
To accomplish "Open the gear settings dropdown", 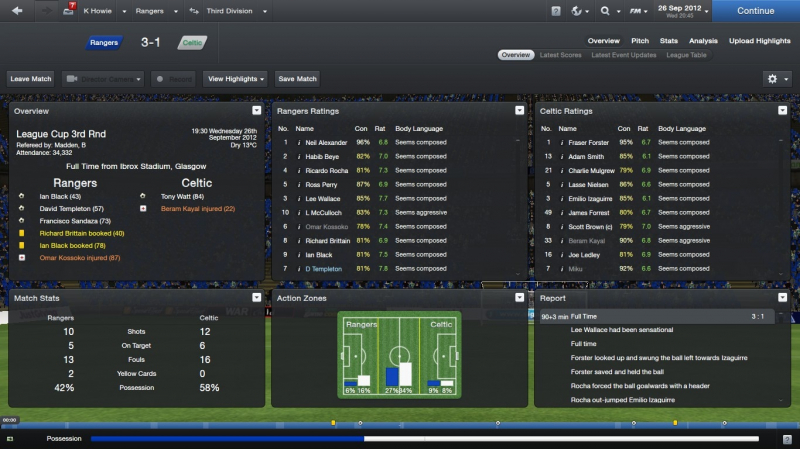I will (776, 78).
